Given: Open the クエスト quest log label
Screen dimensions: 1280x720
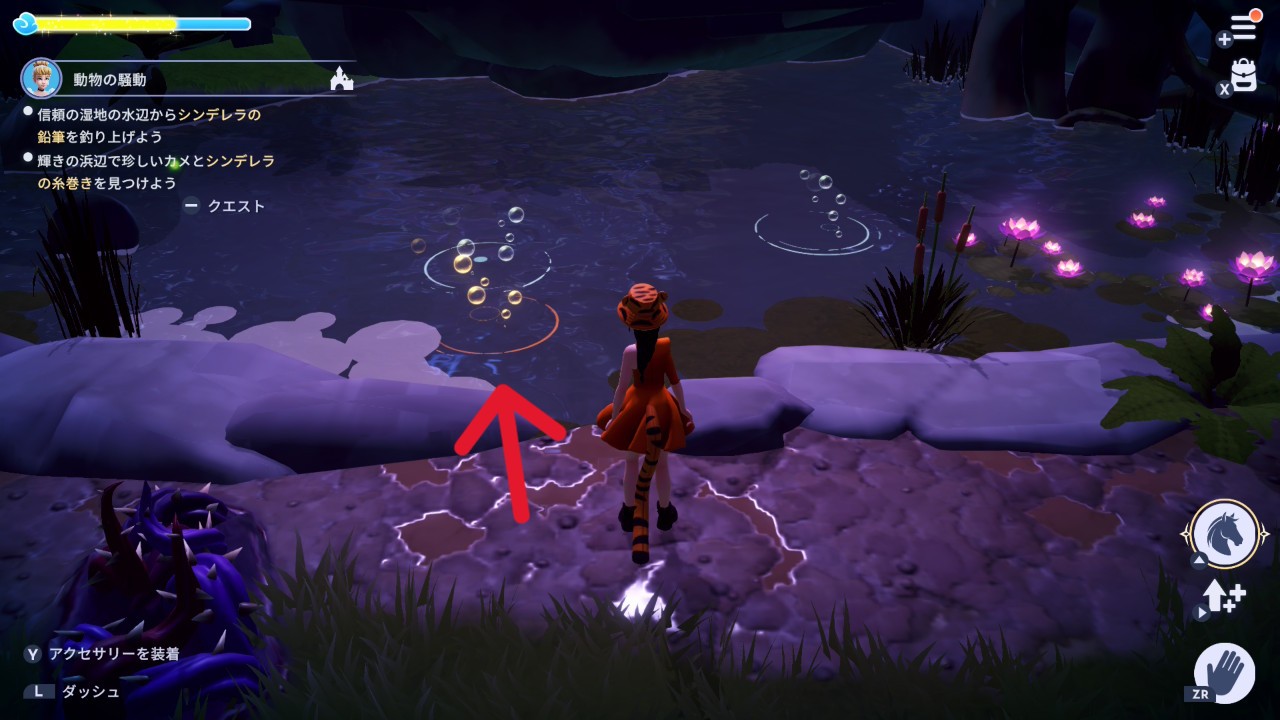Looking at the screenshot, I should tap(236, 206).
